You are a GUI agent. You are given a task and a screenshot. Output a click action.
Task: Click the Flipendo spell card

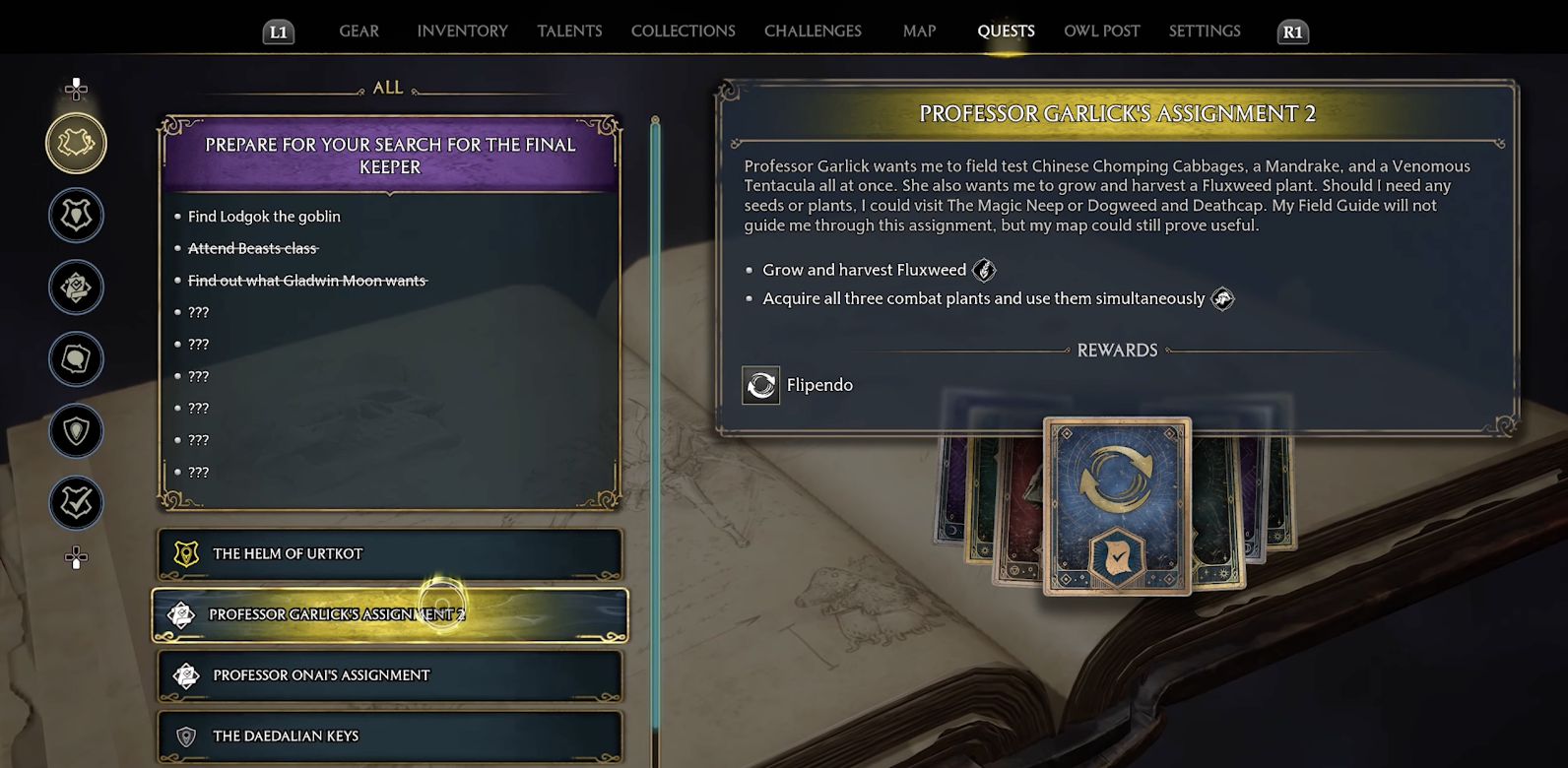coord(1117,506)
